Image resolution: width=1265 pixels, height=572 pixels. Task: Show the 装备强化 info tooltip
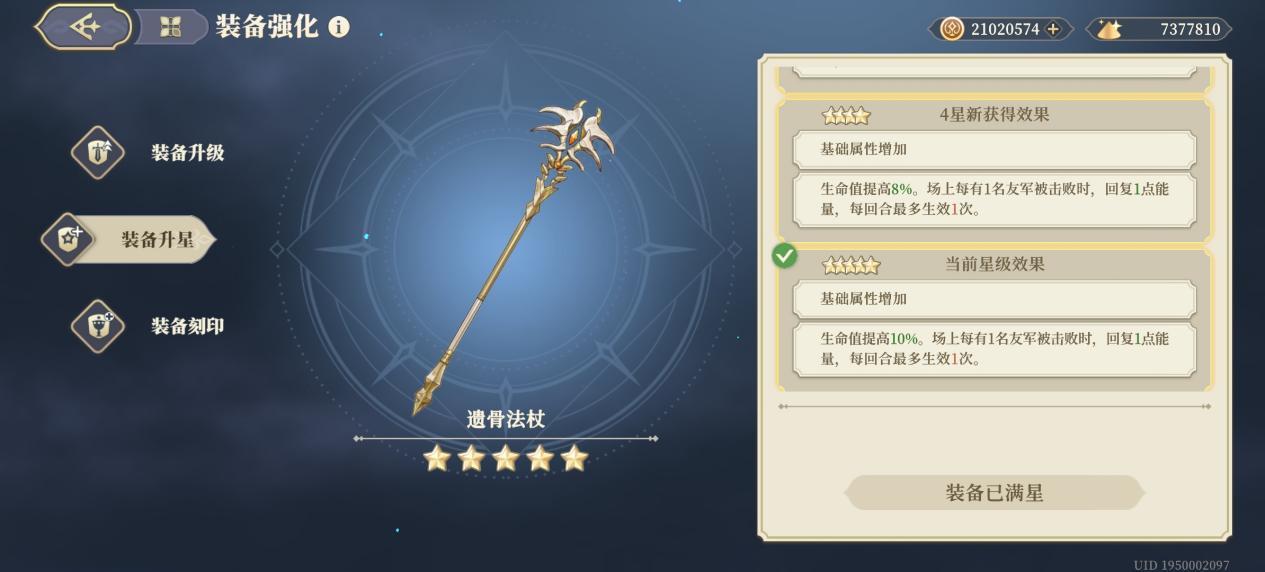339,27
